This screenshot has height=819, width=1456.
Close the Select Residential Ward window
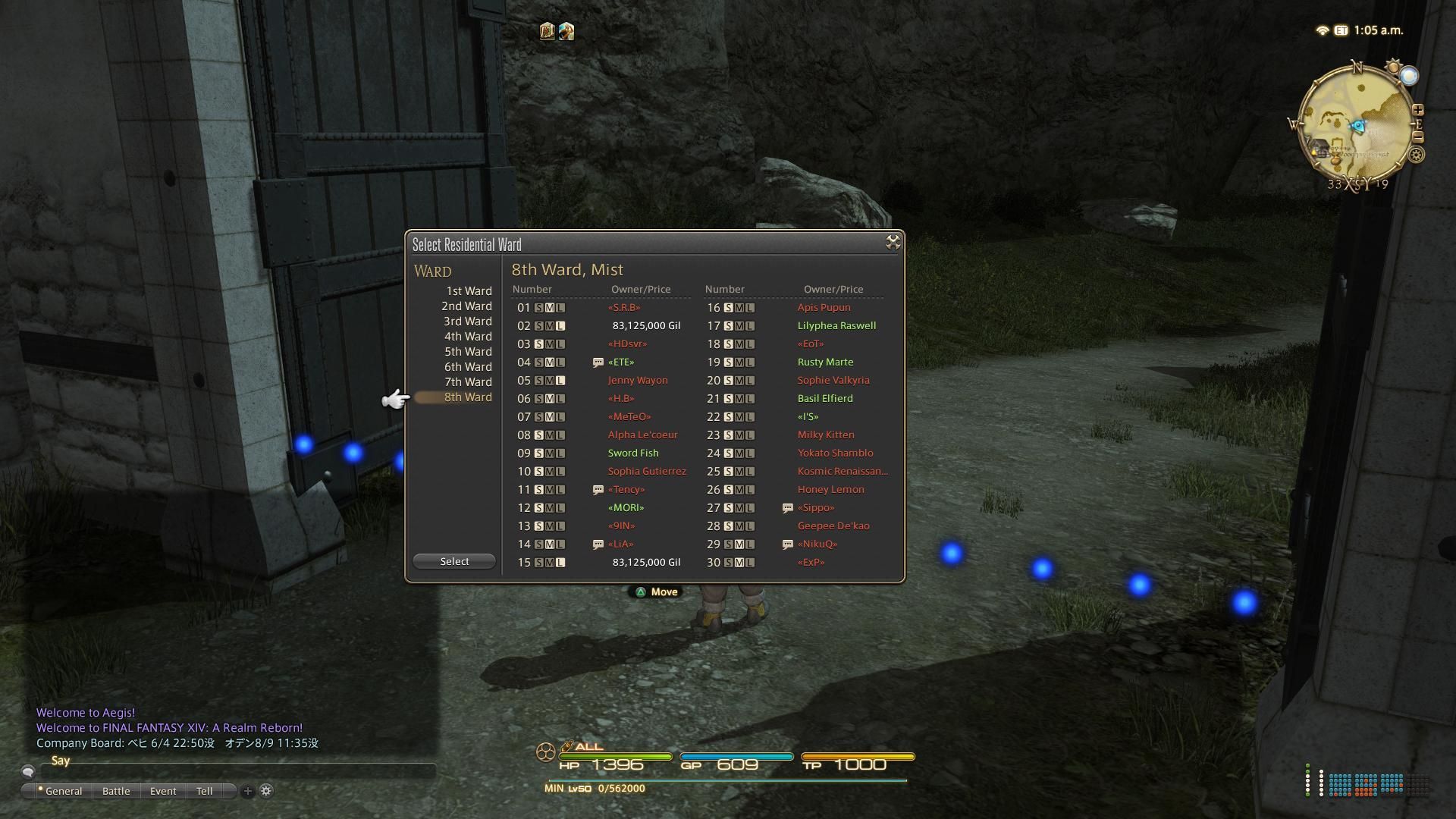coord(893,243)
